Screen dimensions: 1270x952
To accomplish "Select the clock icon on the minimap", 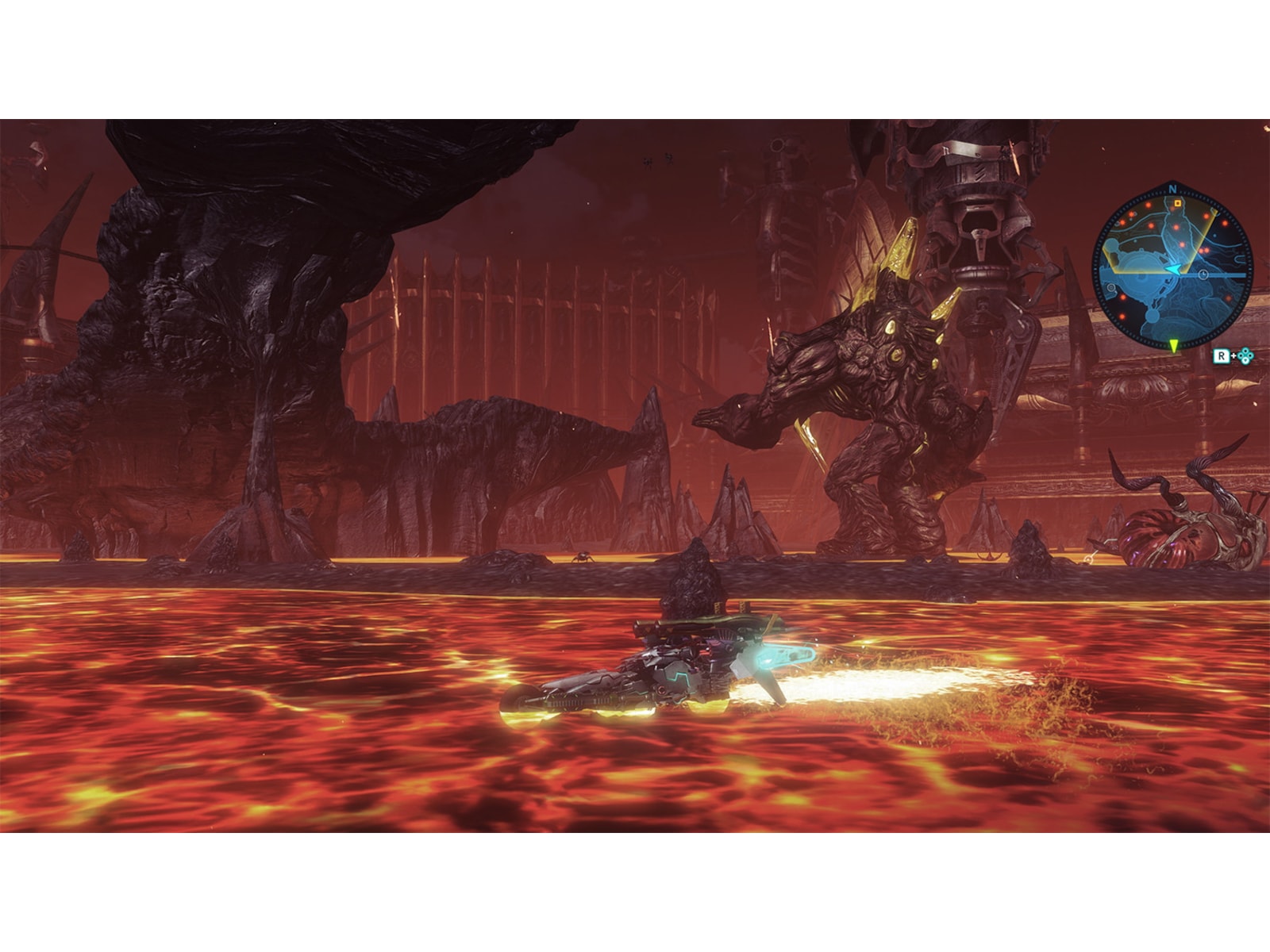I will tap(1203, 274).
